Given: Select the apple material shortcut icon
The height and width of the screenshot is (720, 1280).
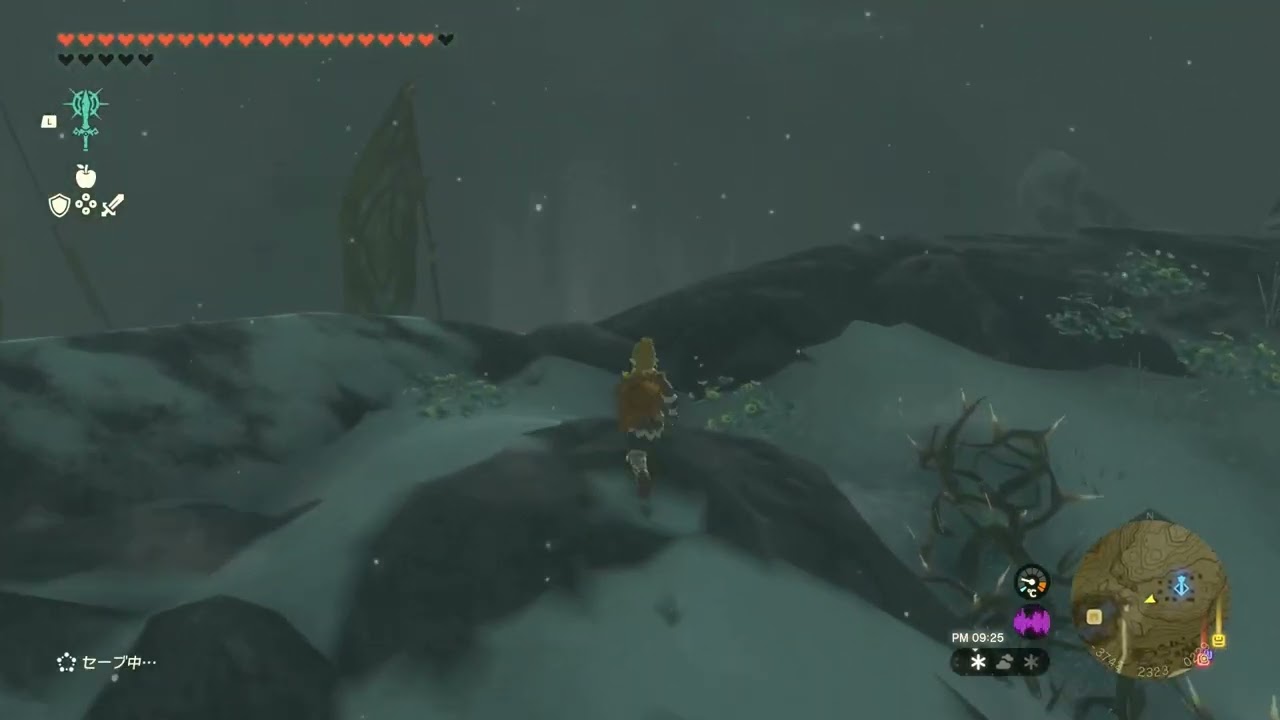Looking at the screenshot, I should click(x=86, y=177).
